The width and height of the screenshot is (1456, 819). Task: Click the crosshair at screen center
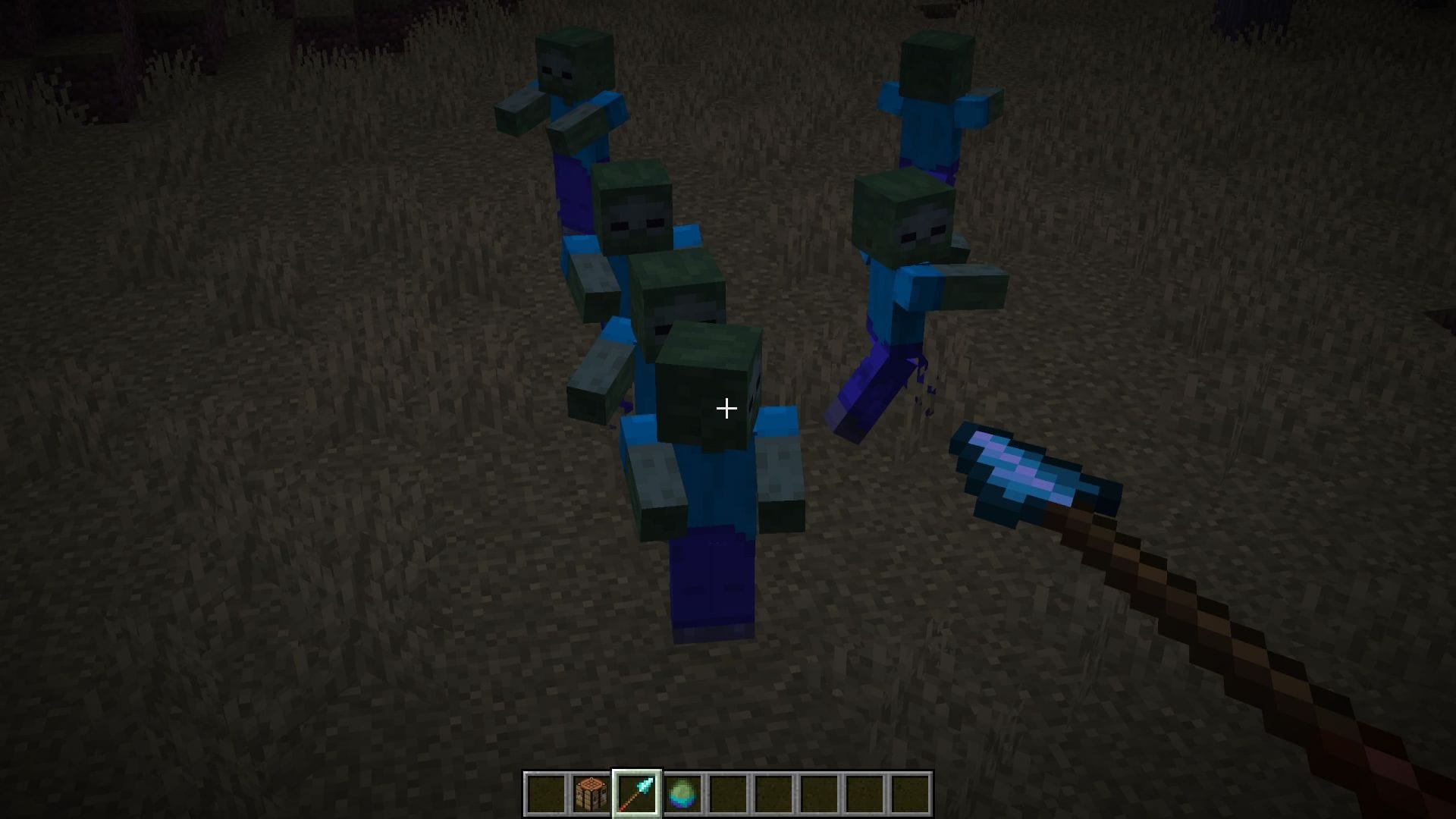click(x=726, y=409)
